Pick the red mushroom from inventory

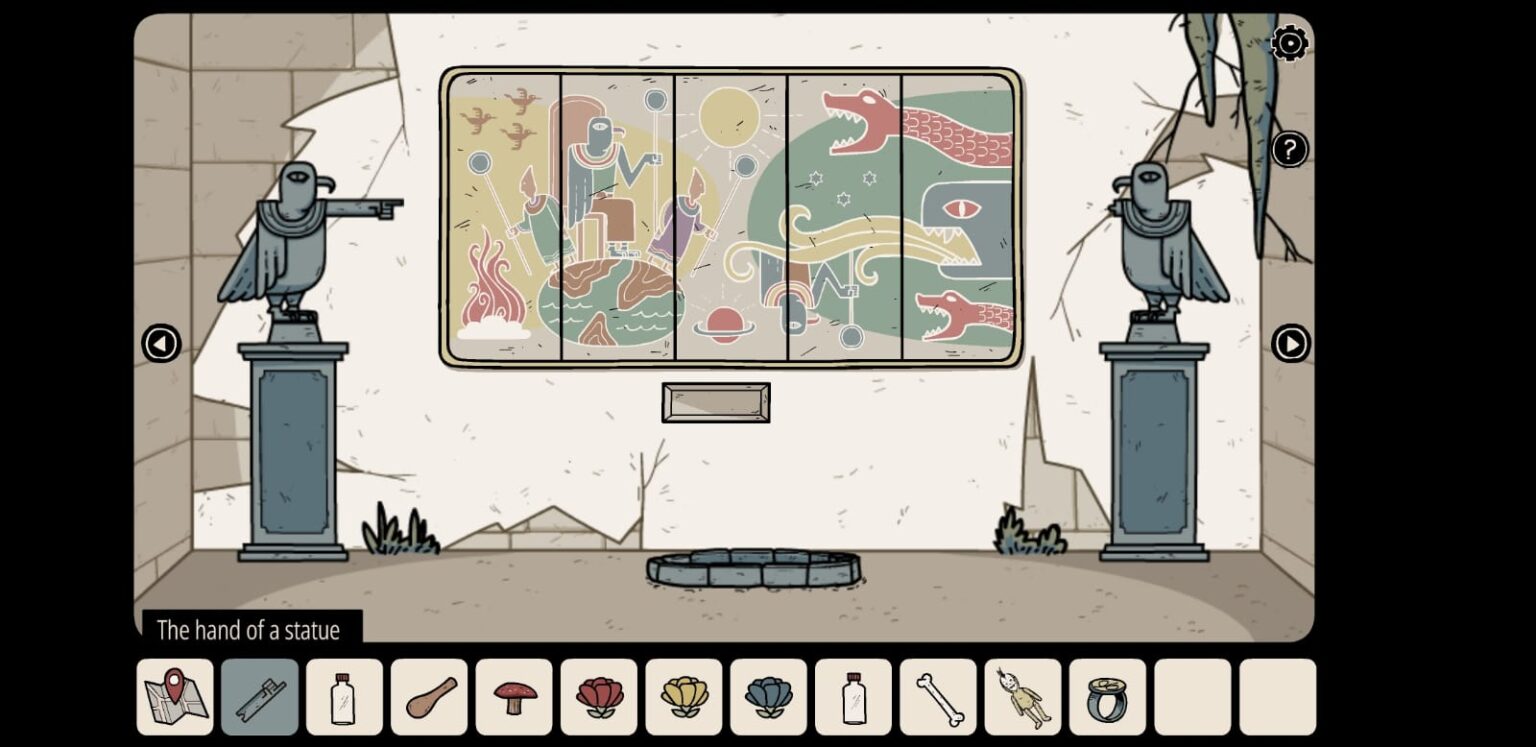click(513, 696)
